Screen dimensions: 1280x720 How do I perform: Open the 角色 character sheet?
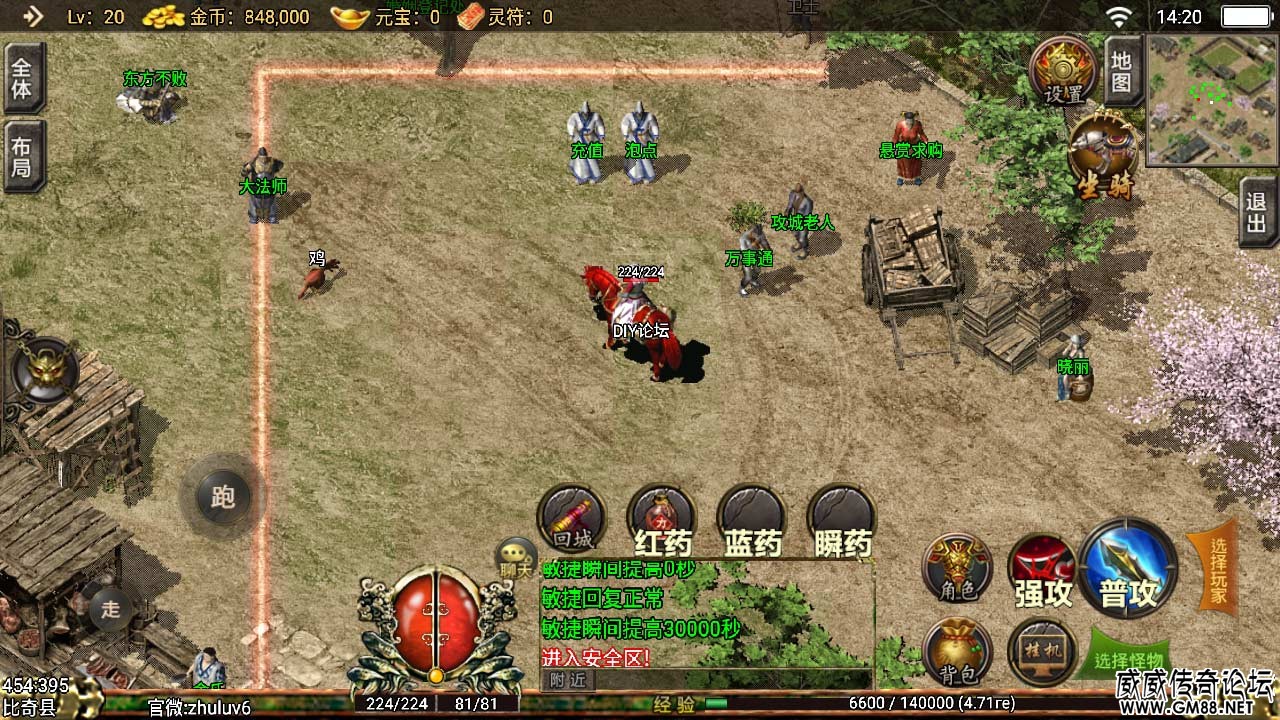[x=957, y=568]
